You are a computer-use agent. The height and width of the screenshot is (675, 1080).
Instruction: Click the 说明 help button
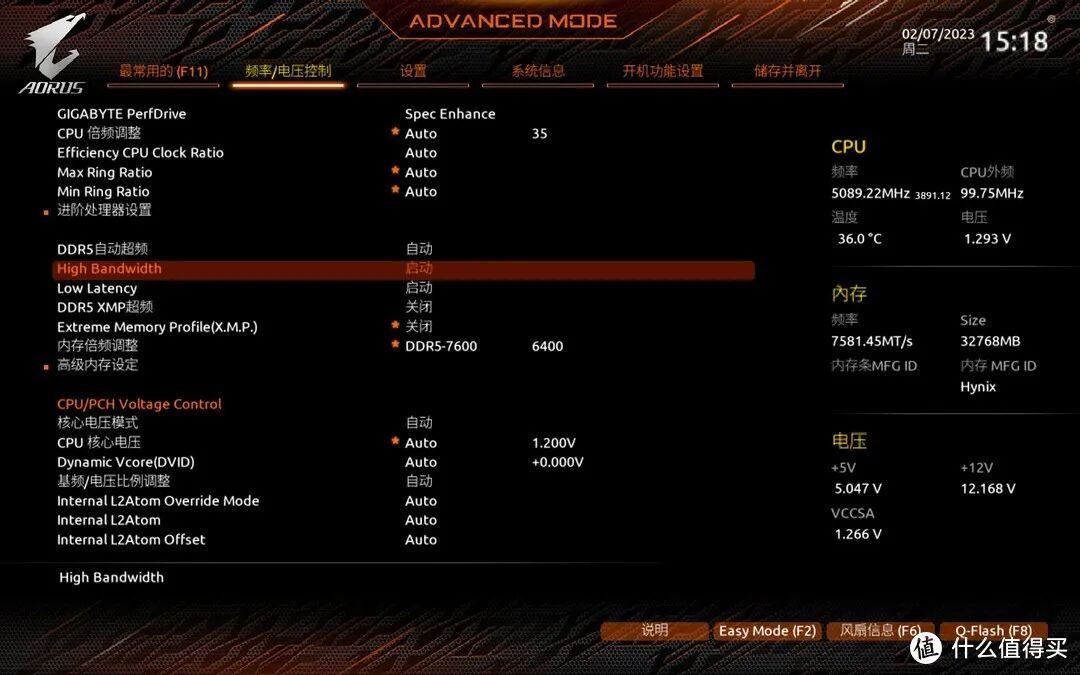click(655, 631)
